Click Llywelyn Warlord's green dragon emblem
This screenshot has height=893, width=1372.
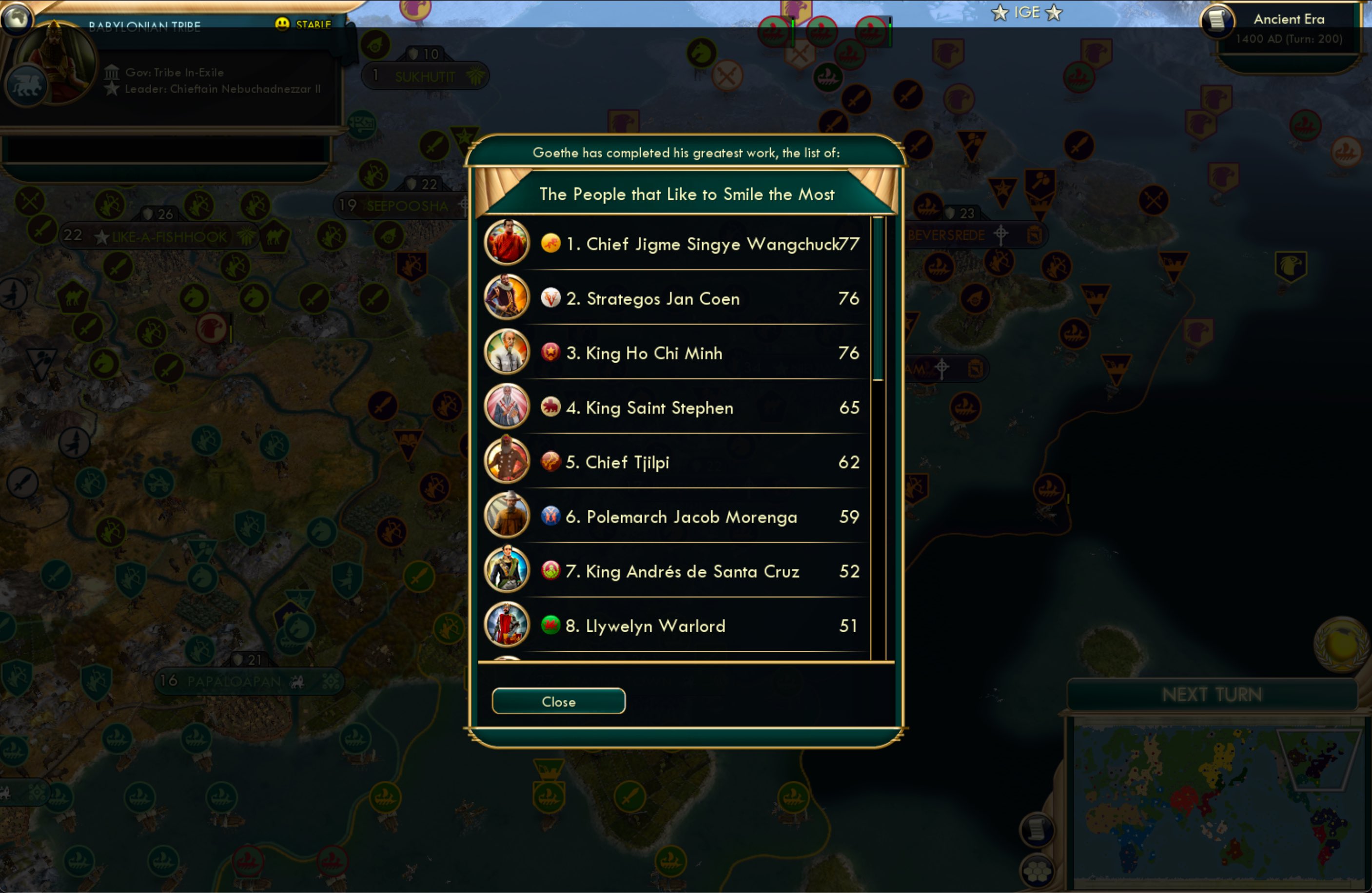click(x=551, y=625)
